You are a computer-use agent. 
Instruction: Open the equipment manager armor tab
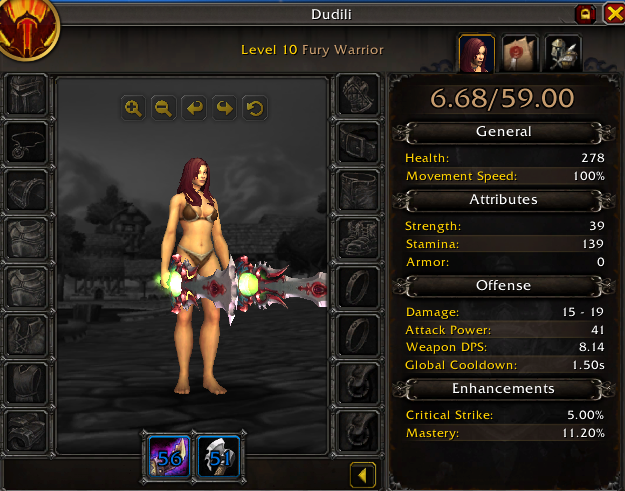[561, 54]
